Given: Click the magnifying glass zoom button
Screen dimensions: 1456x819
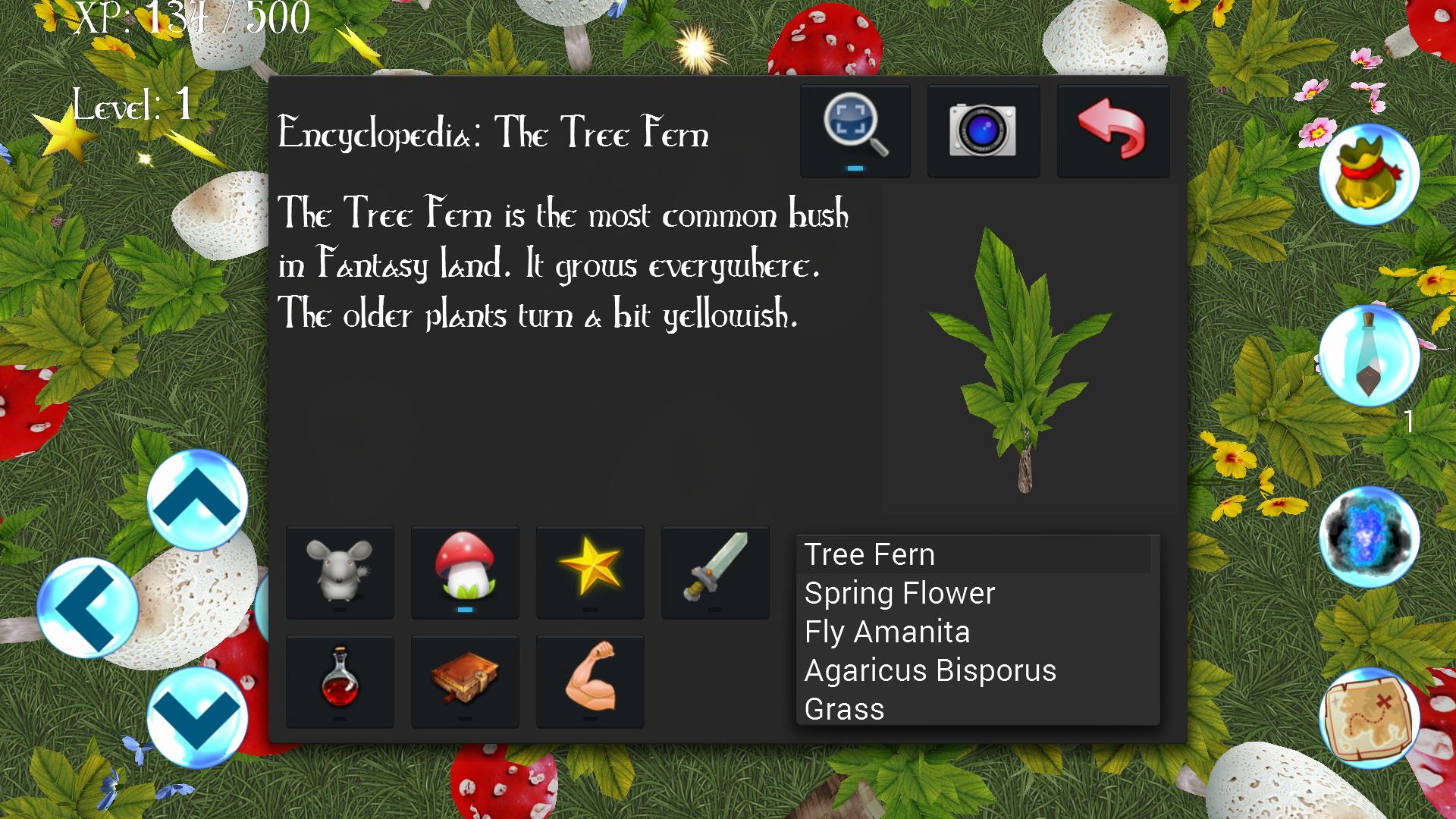Looking at the screenshot, I should (855, 130).
